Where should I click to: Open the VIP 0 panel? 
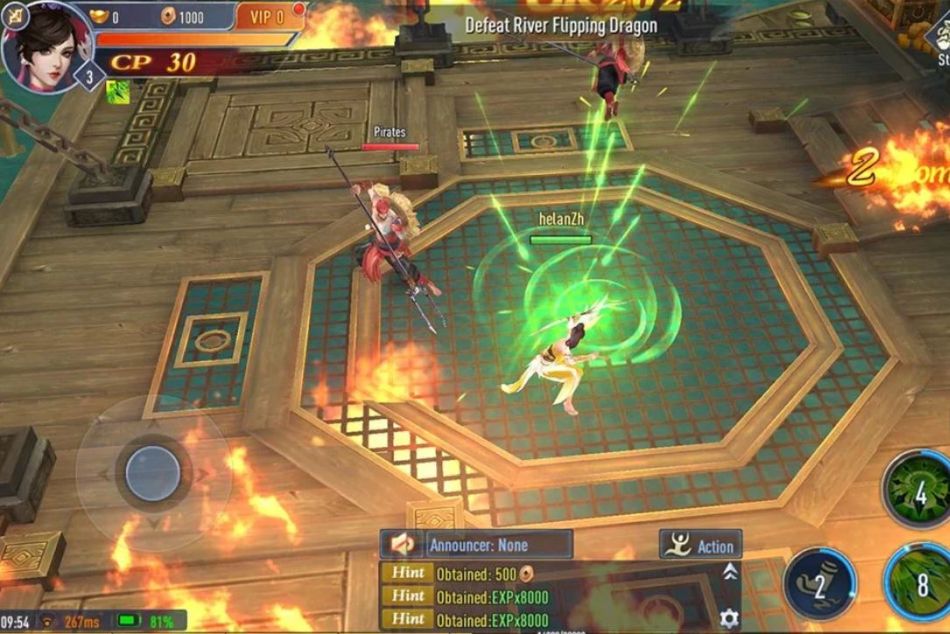pyautogui.click(x=268, y=16)
